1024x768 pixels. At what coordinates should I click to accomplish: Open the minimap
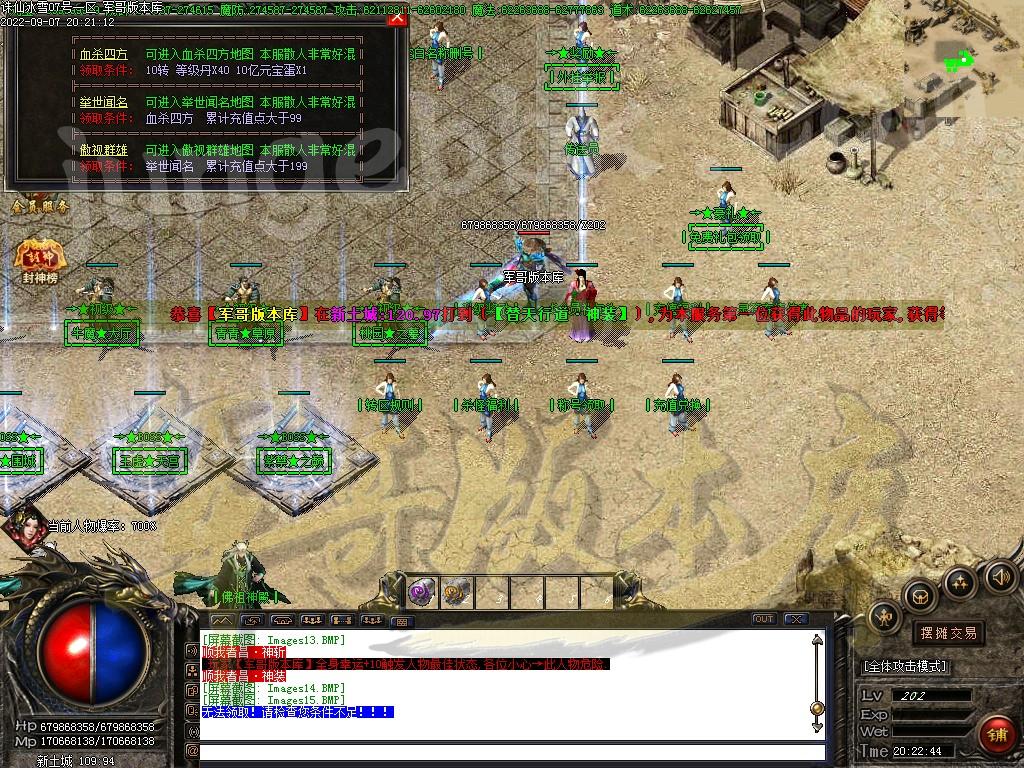(963, 60)
